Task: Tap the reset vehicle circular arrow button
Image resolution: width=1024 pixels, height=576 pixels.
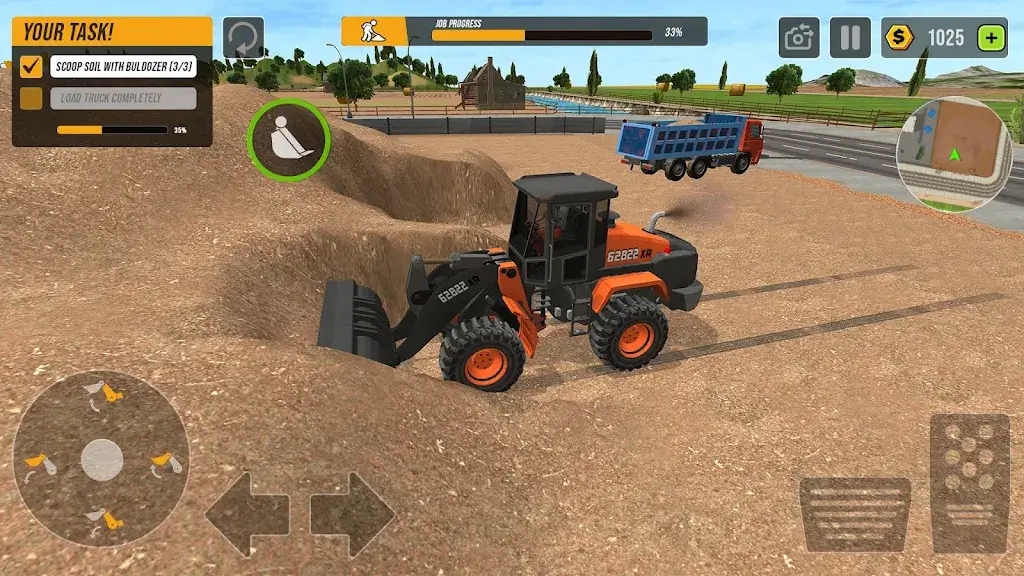Action: click(243, 37)
